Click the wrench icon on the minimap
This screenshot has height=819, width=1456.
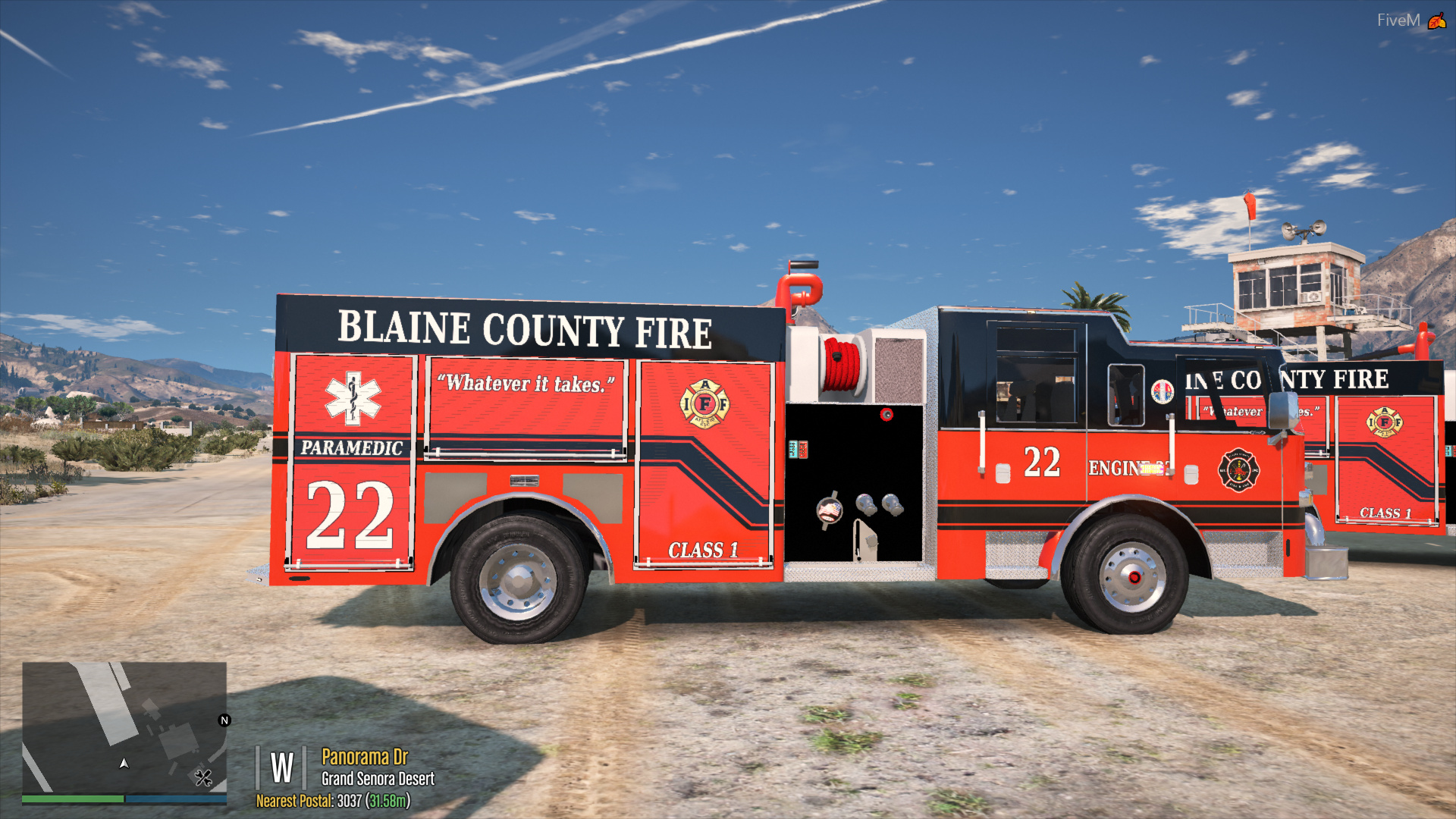(x=202, y=778)
